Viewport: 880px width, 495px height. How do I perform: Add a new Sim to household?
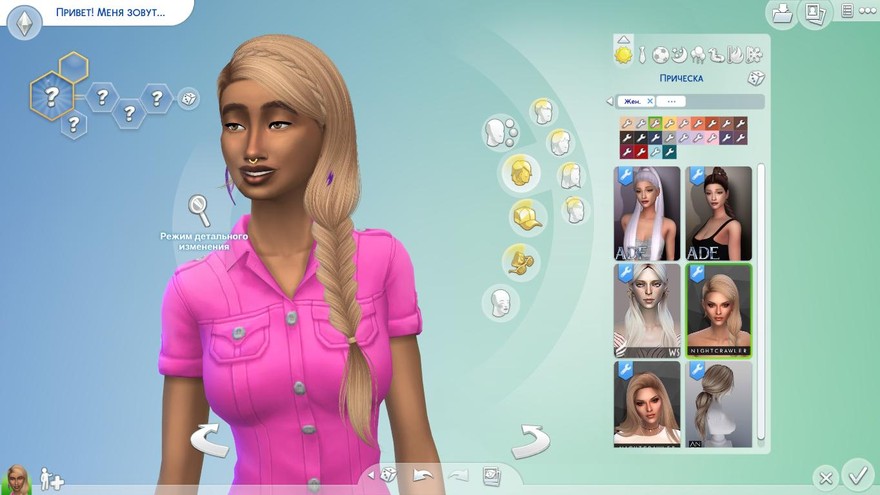coord(52,481)
